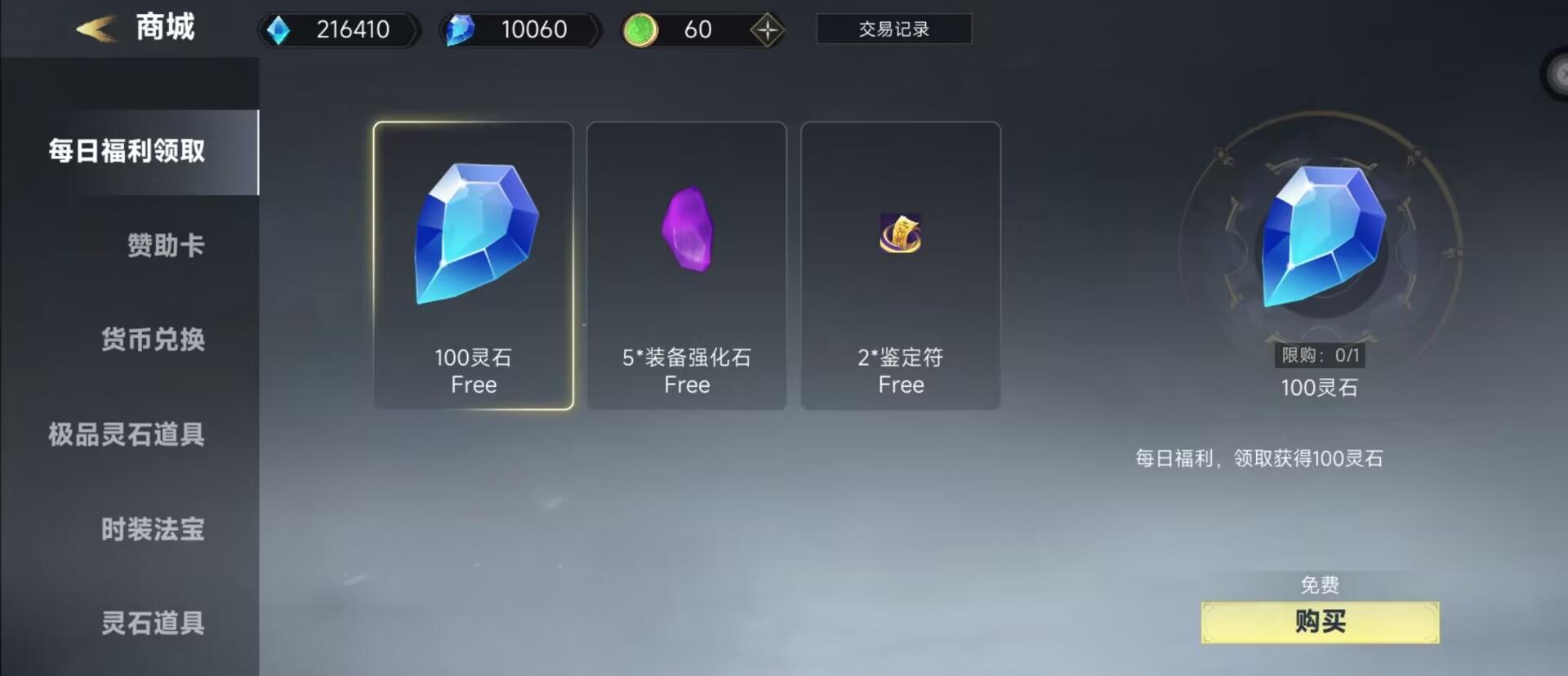Select the purple 装备强化石 item icon

[688, 233]
